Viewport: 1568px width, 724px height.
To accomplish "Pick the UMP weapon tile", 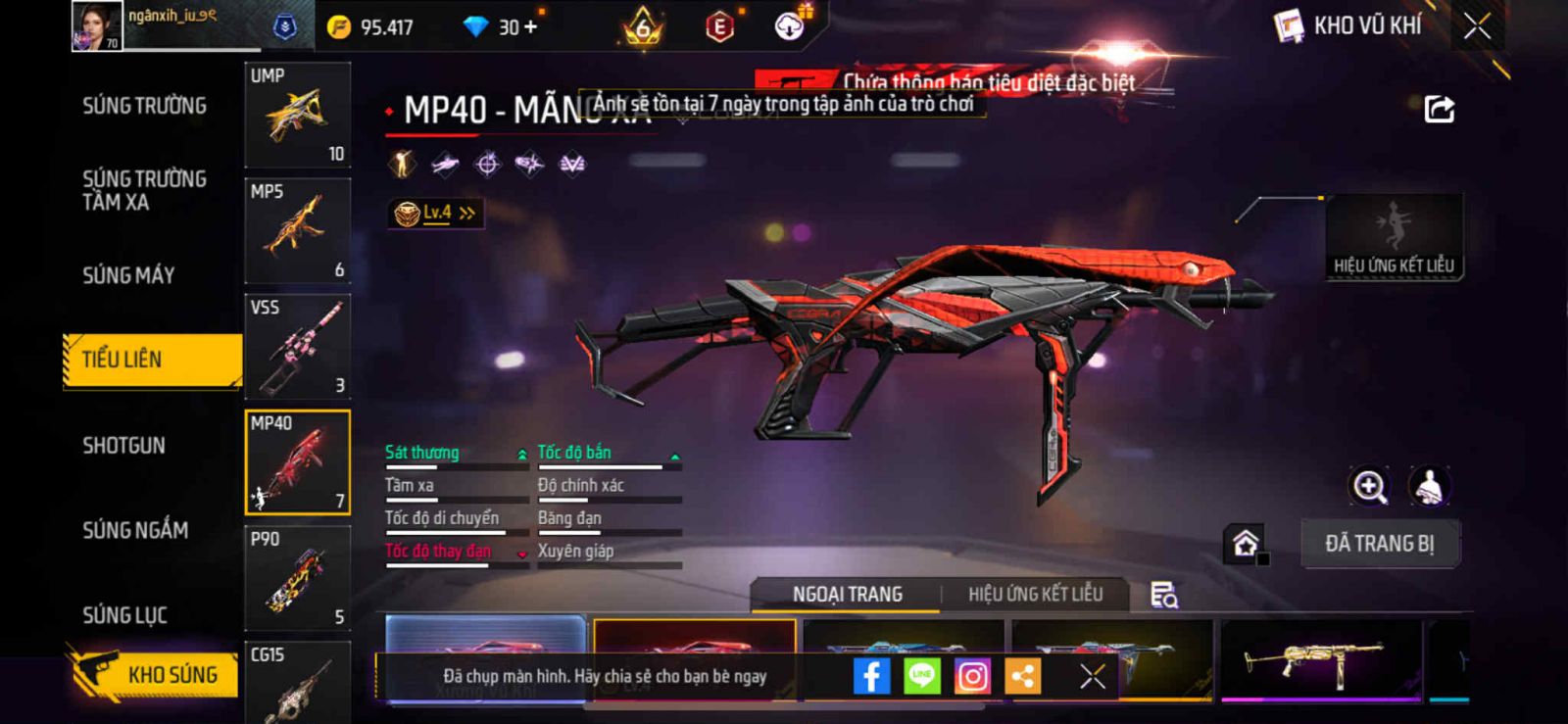I will click(x=297, y=116).
